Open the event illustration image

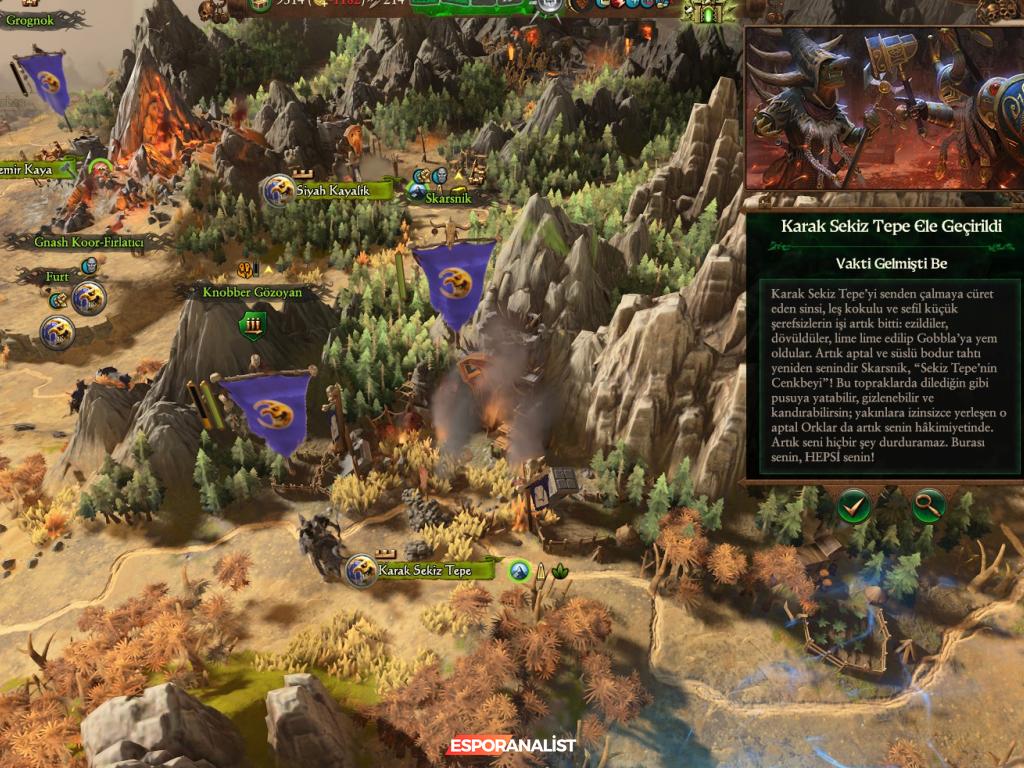click(x=884, y=108)
